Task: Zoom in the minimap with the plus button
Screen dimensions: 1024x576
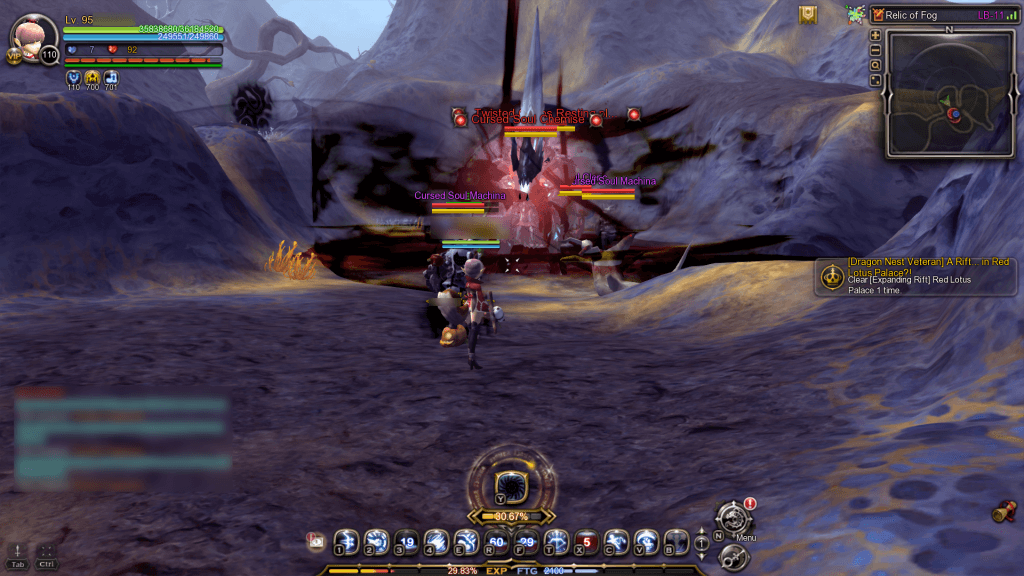Action: 876,35
